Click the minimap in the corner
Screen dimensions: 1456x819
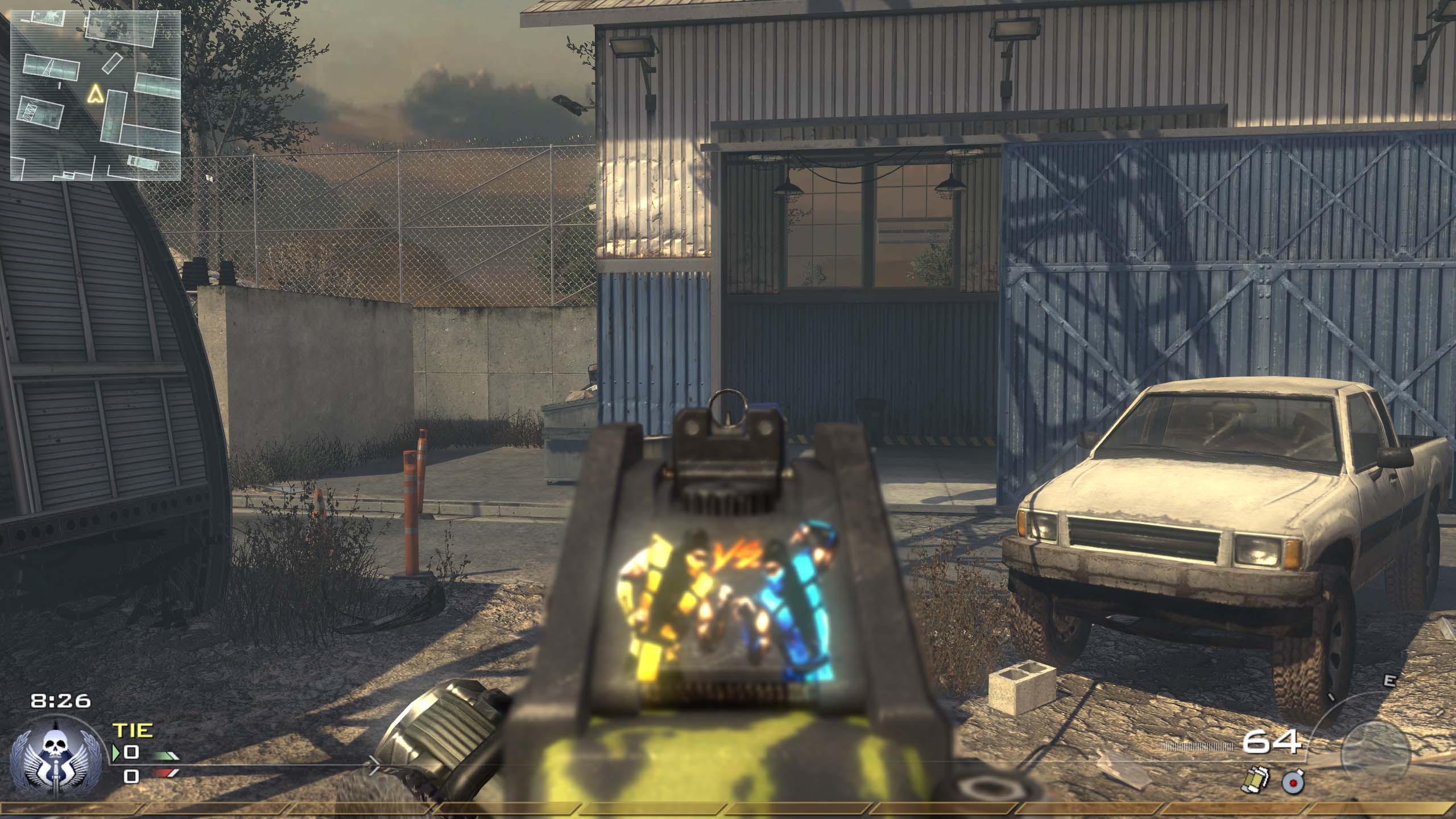(x=96, y=95)
